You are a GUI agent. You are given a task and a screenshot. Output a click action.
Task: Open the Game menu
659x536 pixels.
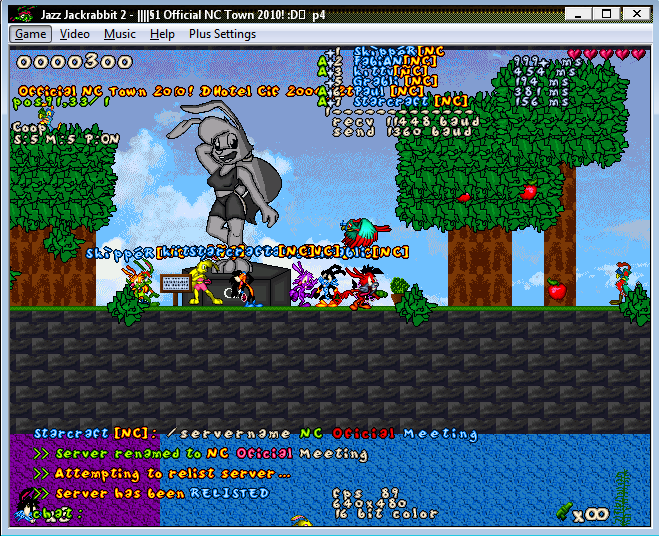tap(30, 34)
